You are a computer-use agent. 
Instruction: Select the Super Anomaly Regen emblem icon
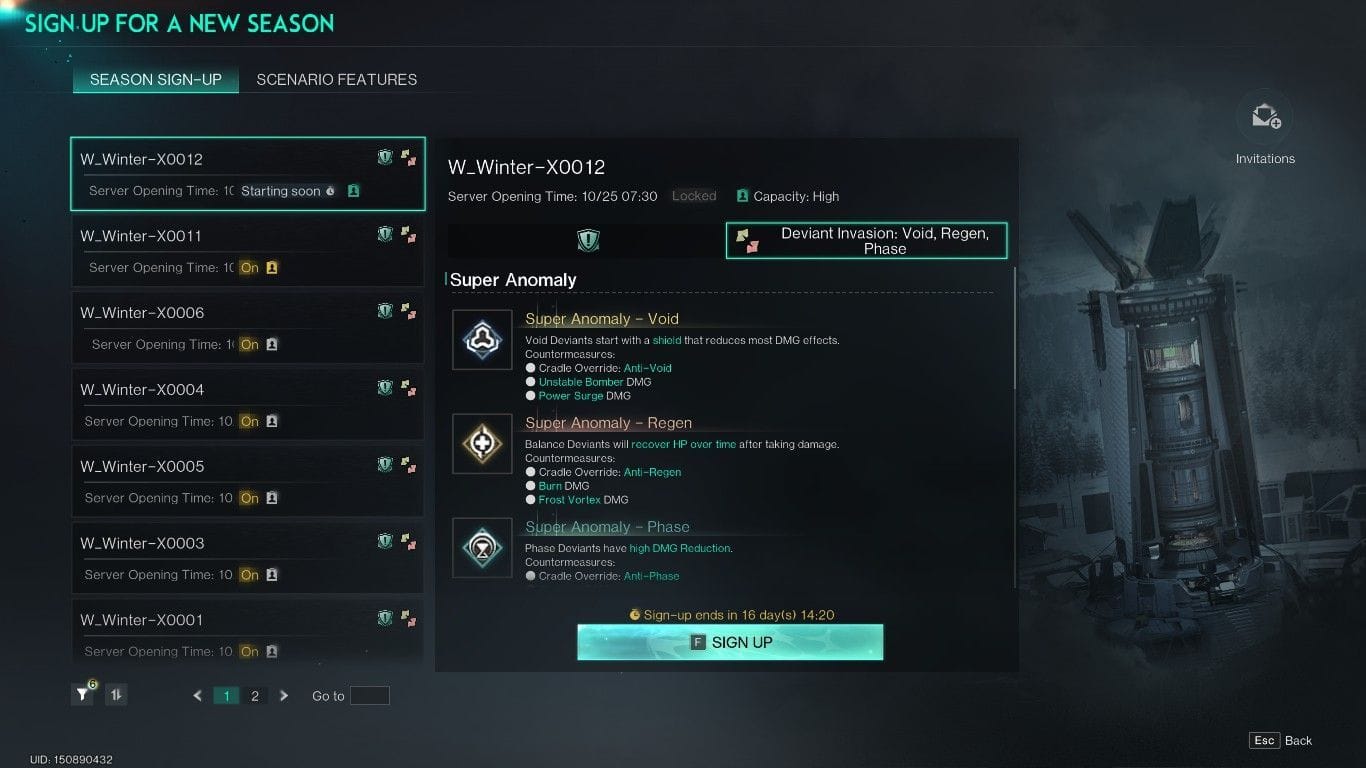tap(482, 444)
